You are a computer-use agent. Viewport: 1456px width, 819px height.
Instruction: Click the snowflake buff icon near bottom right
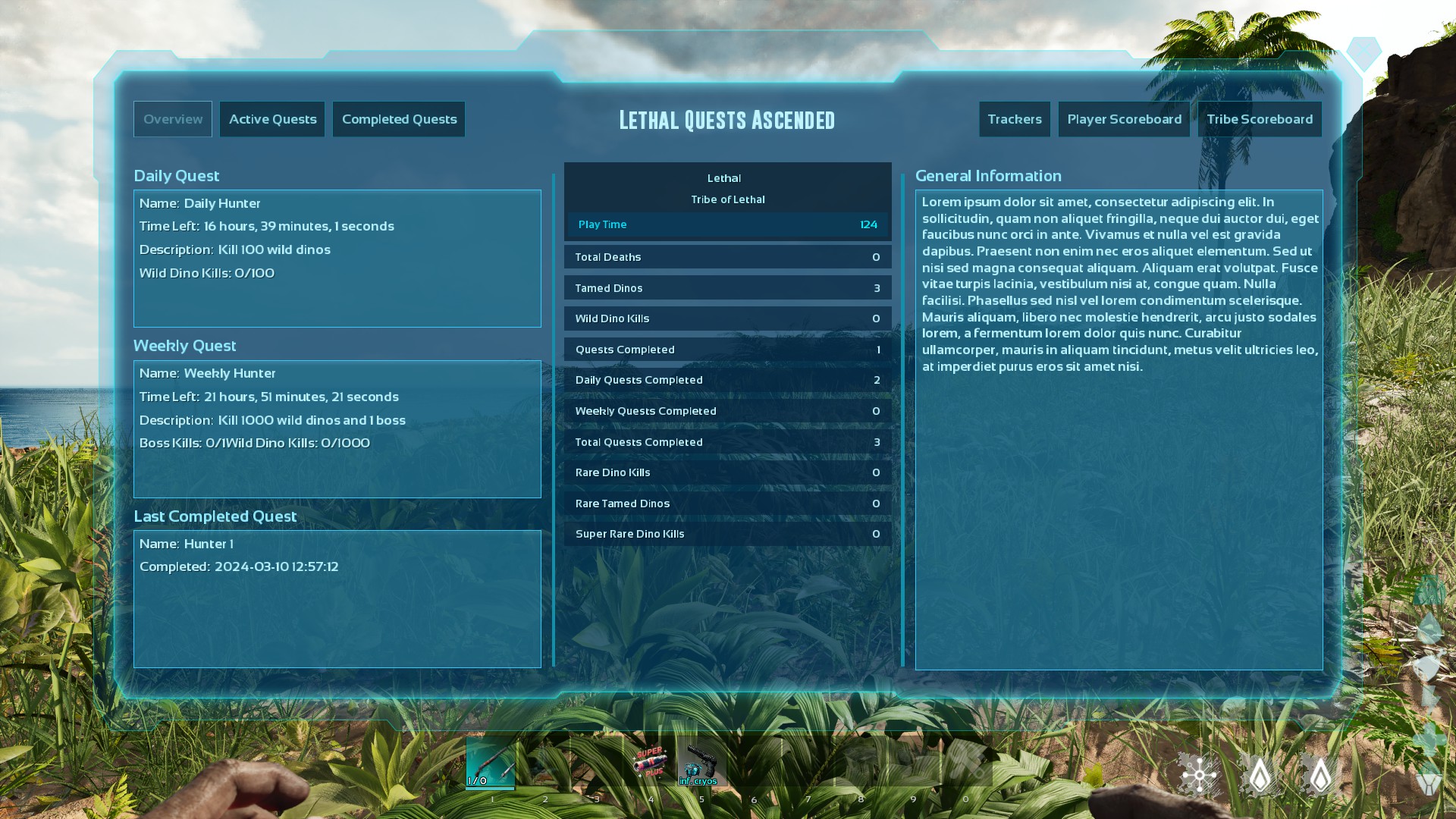click(x=1198, y=775)
